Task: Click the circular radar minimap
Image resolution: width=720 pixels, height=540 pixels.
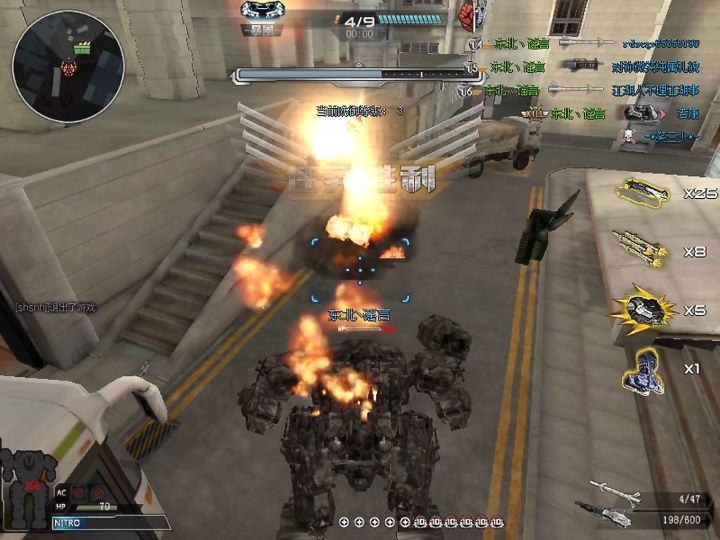Action: click(68, 65)
